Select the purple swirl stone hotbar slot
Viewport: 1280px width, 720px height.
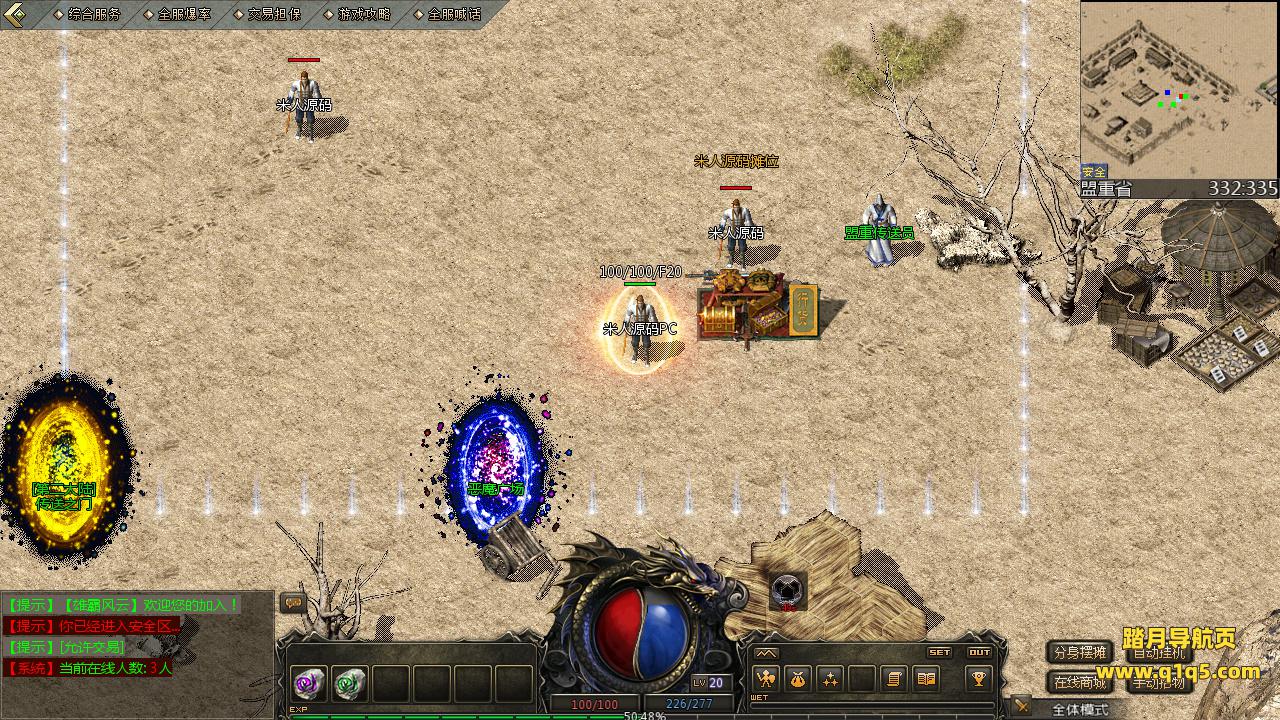tap(307, 683)
